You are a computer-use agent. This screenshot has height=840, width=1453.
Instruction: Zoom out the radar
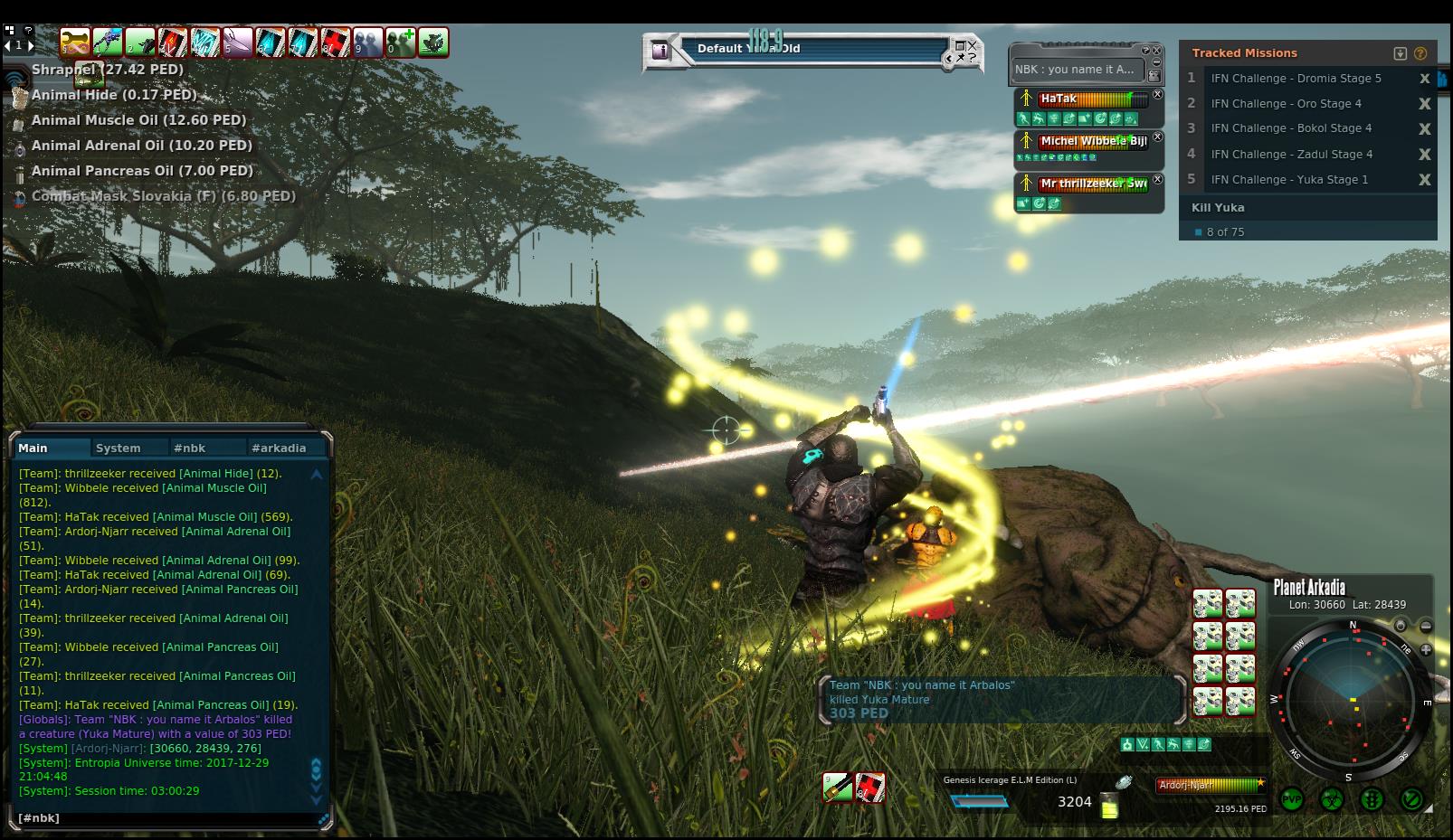coord(1426,626)
